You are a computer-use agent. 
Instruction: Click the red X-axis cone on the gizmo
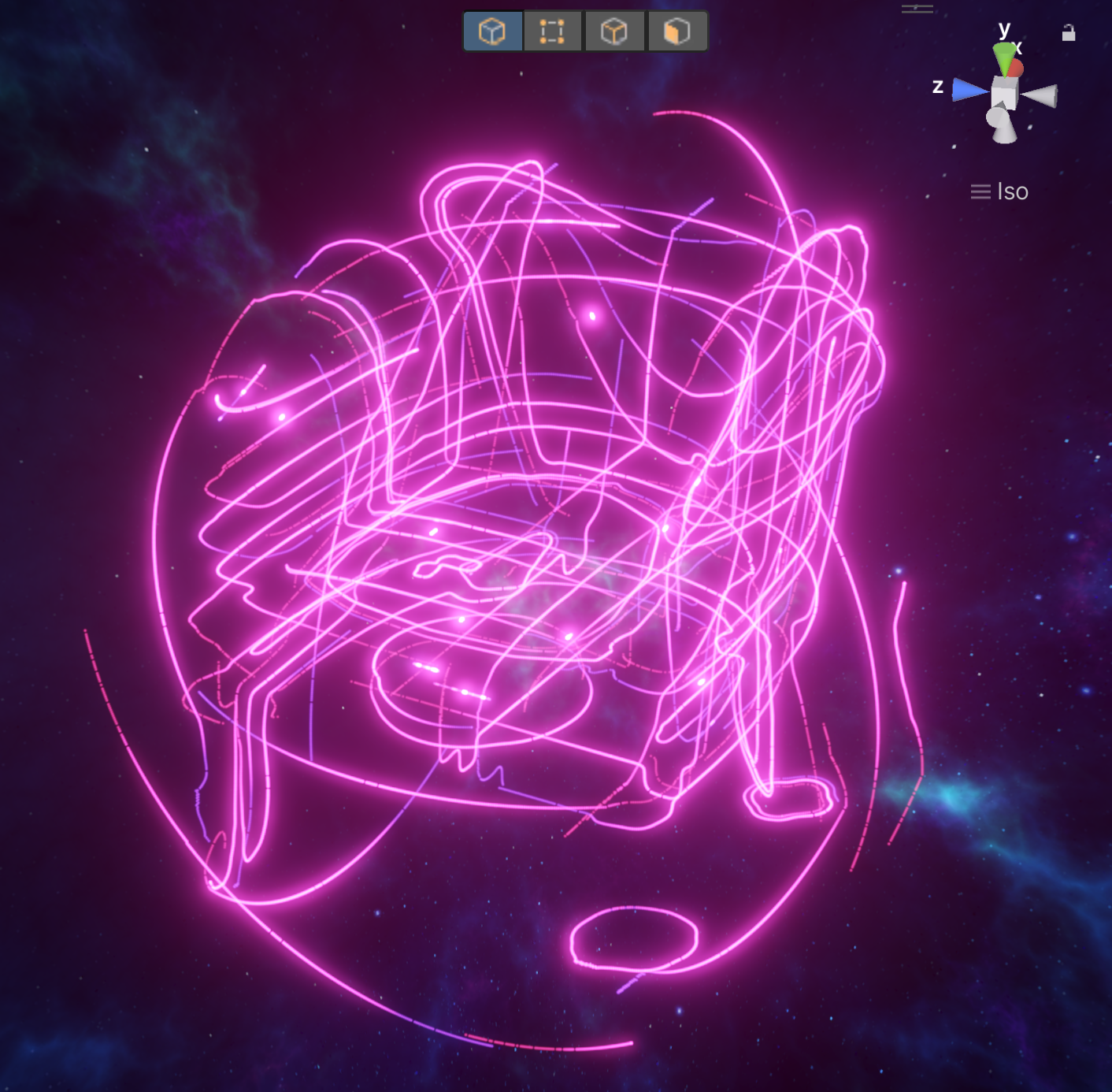coord(1017,68)
